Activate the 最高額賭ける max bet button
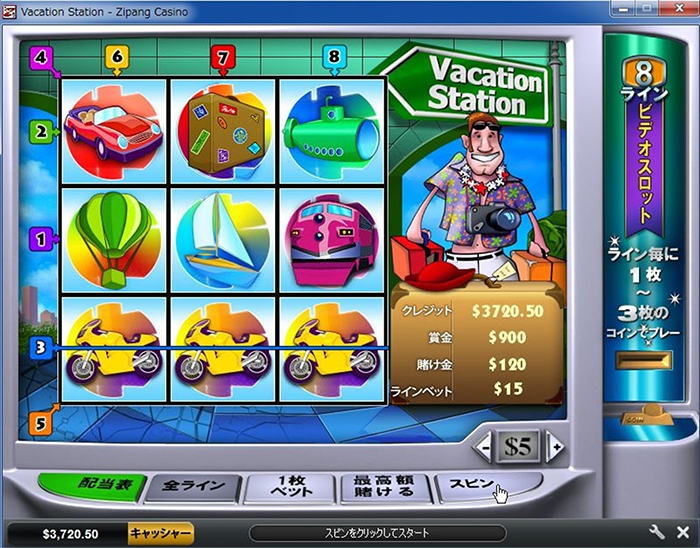Viewport: 700px width, 548px height. tap(383, 487)
